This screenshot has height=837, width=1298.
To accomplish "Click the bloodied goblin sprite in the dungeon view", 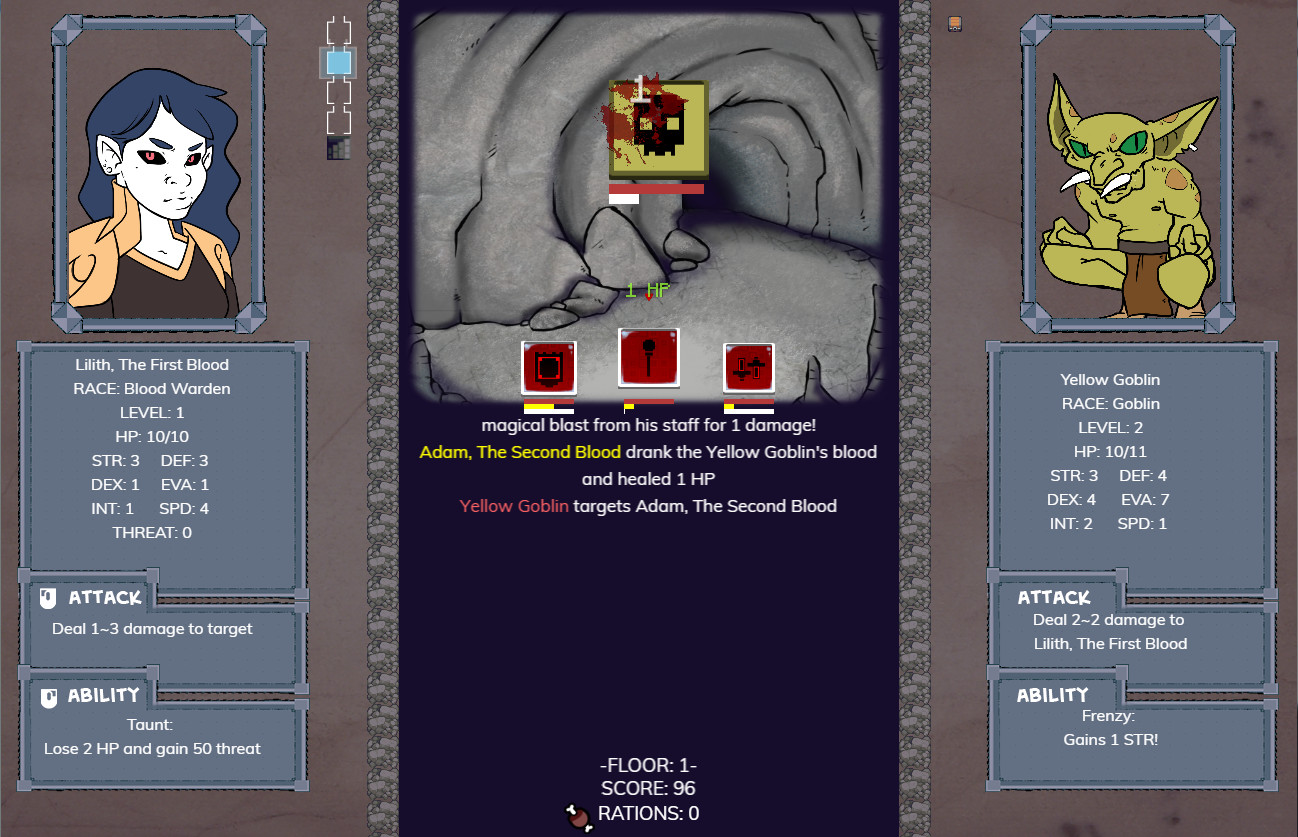I will pos(655,125).
